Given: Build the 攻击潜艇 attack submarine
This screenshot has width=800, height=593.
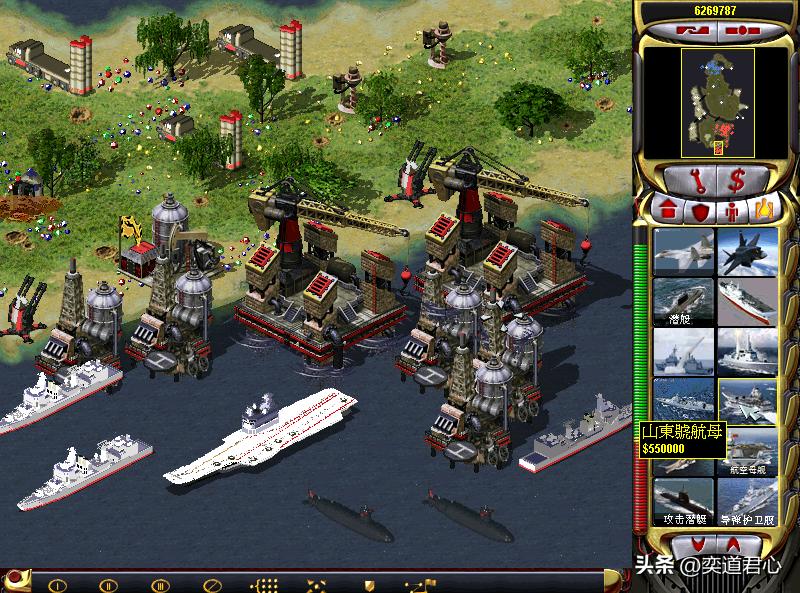Looking at the screenshot, I should 684,502.
